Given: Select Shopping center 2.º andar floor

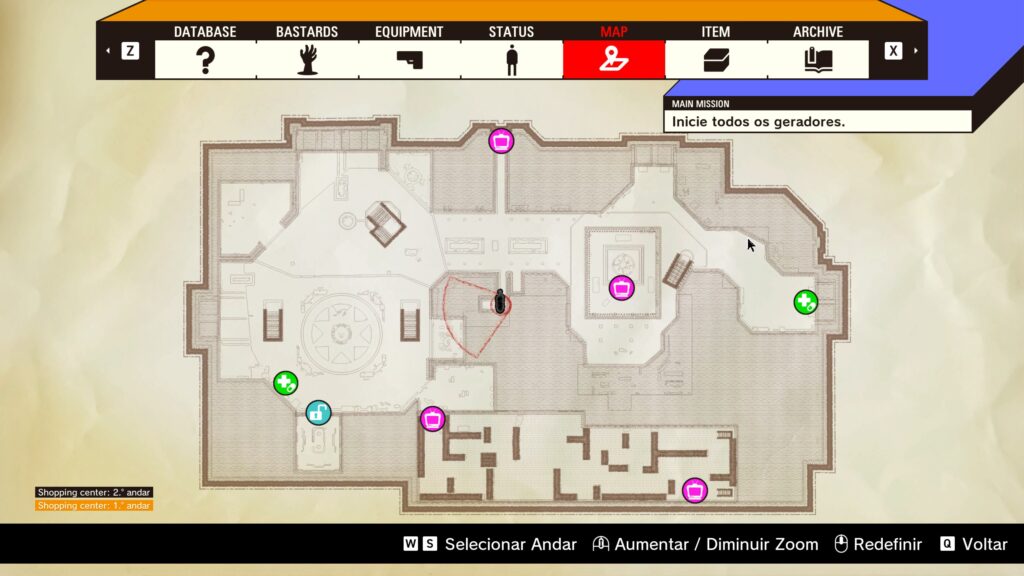Looking at the screenshot, I should click(94, 492).
